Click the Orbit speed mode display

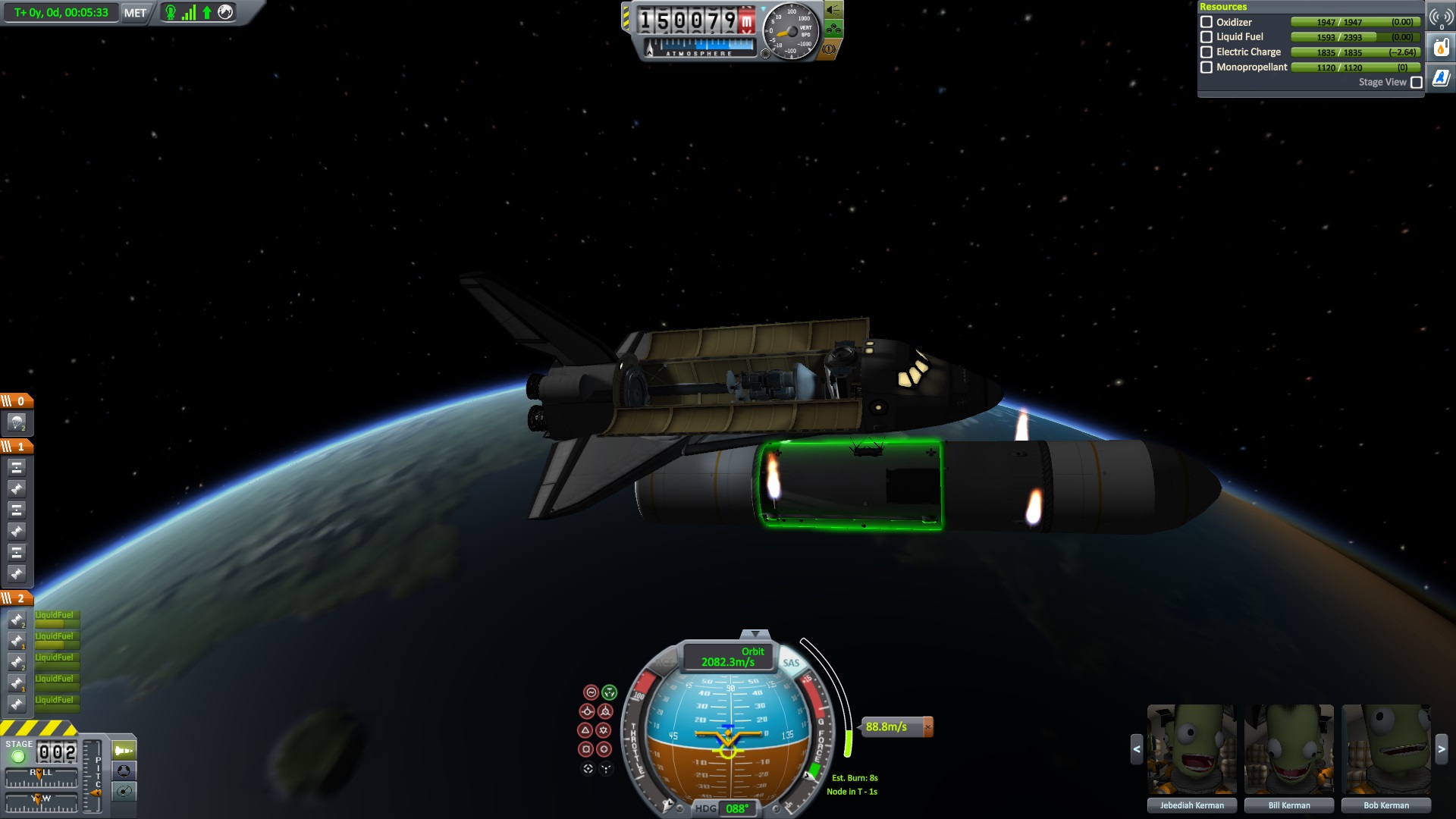[x=728, y=657]
